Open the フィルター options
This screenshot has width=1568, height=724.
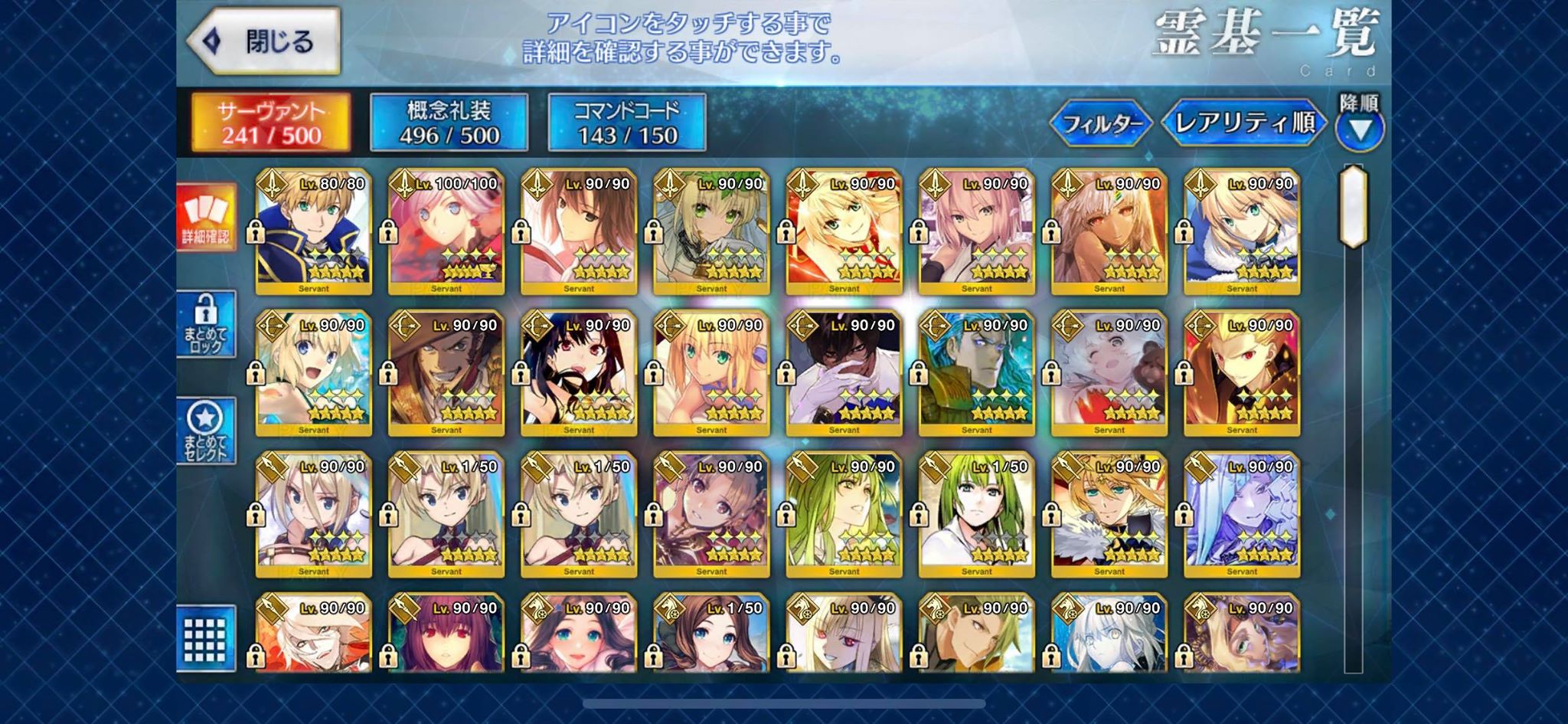pyautogui.click(x=1102, y=123)
